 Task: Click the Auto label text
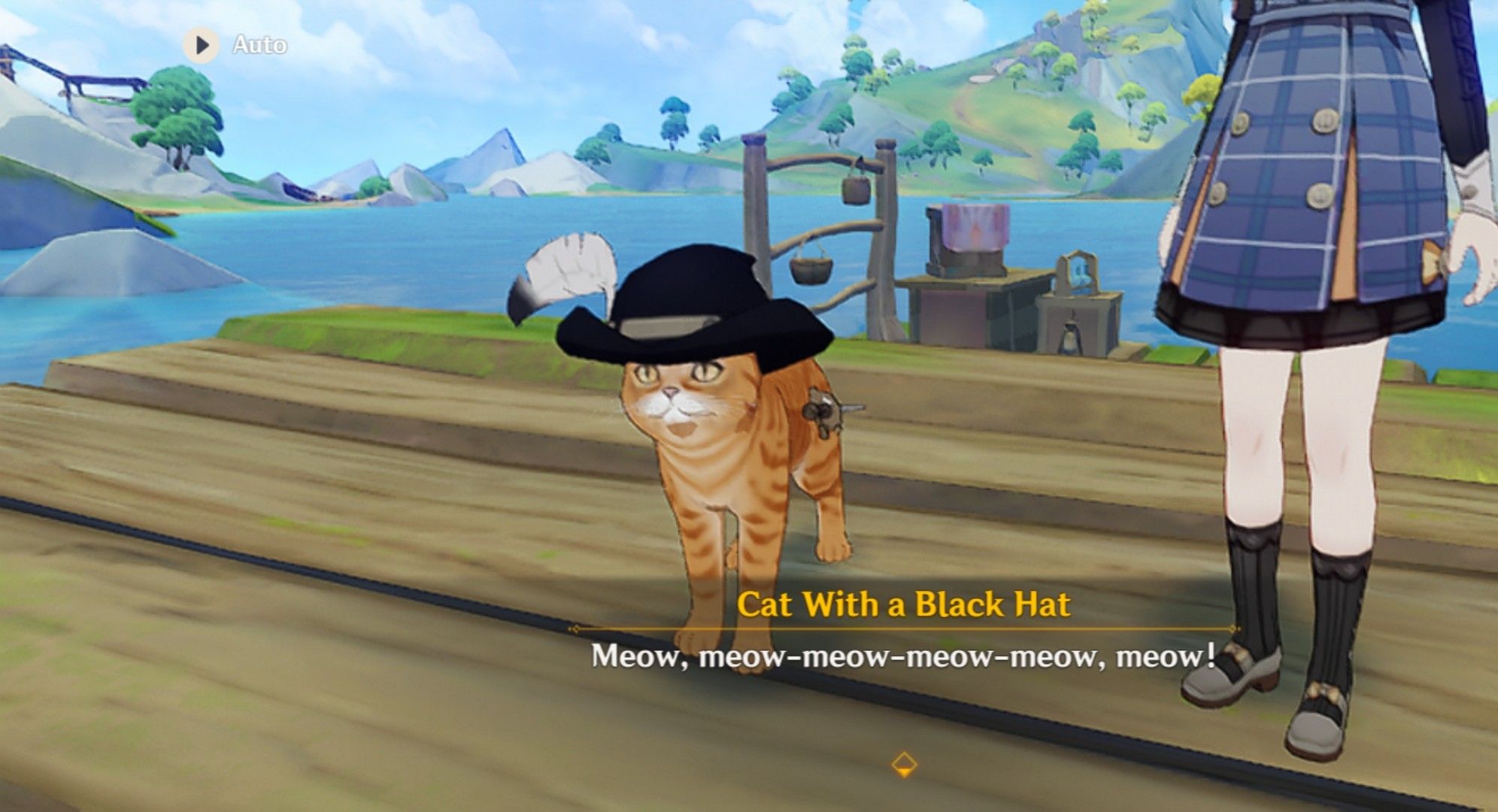coord(259,44)
